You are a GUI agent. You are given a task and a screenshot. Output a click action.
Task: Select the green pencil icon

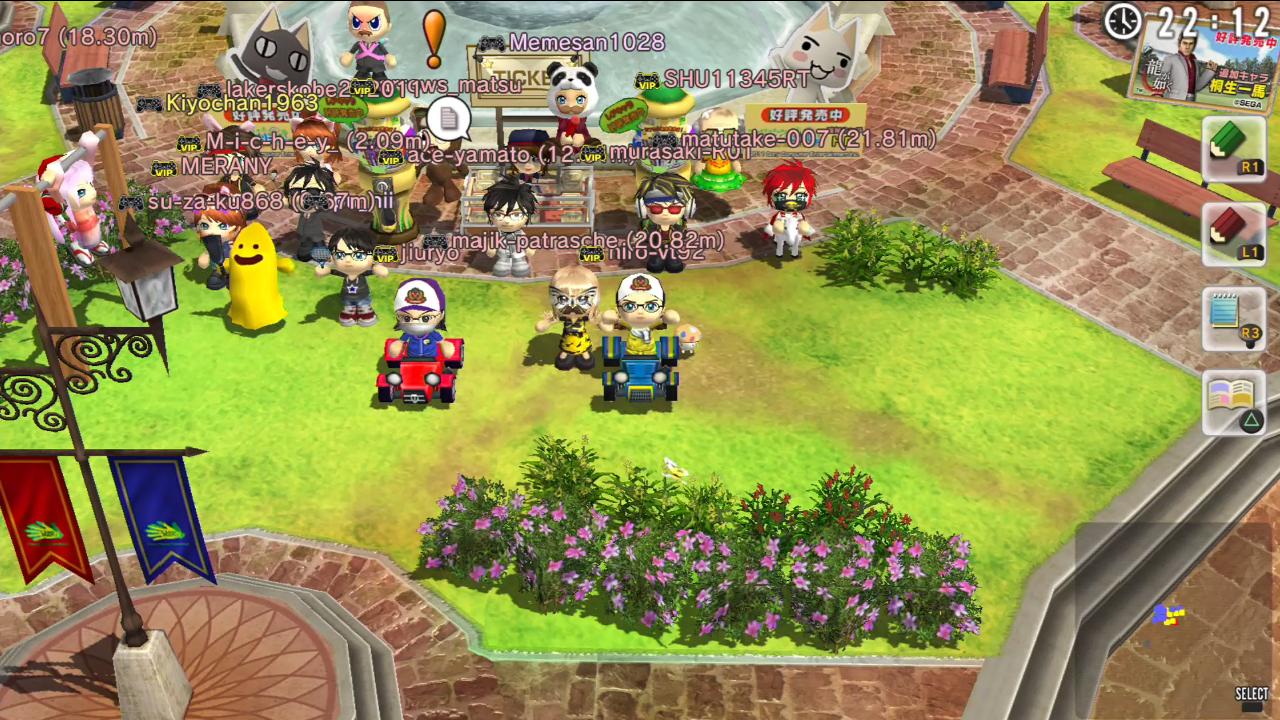click(x=1232, y=148)
